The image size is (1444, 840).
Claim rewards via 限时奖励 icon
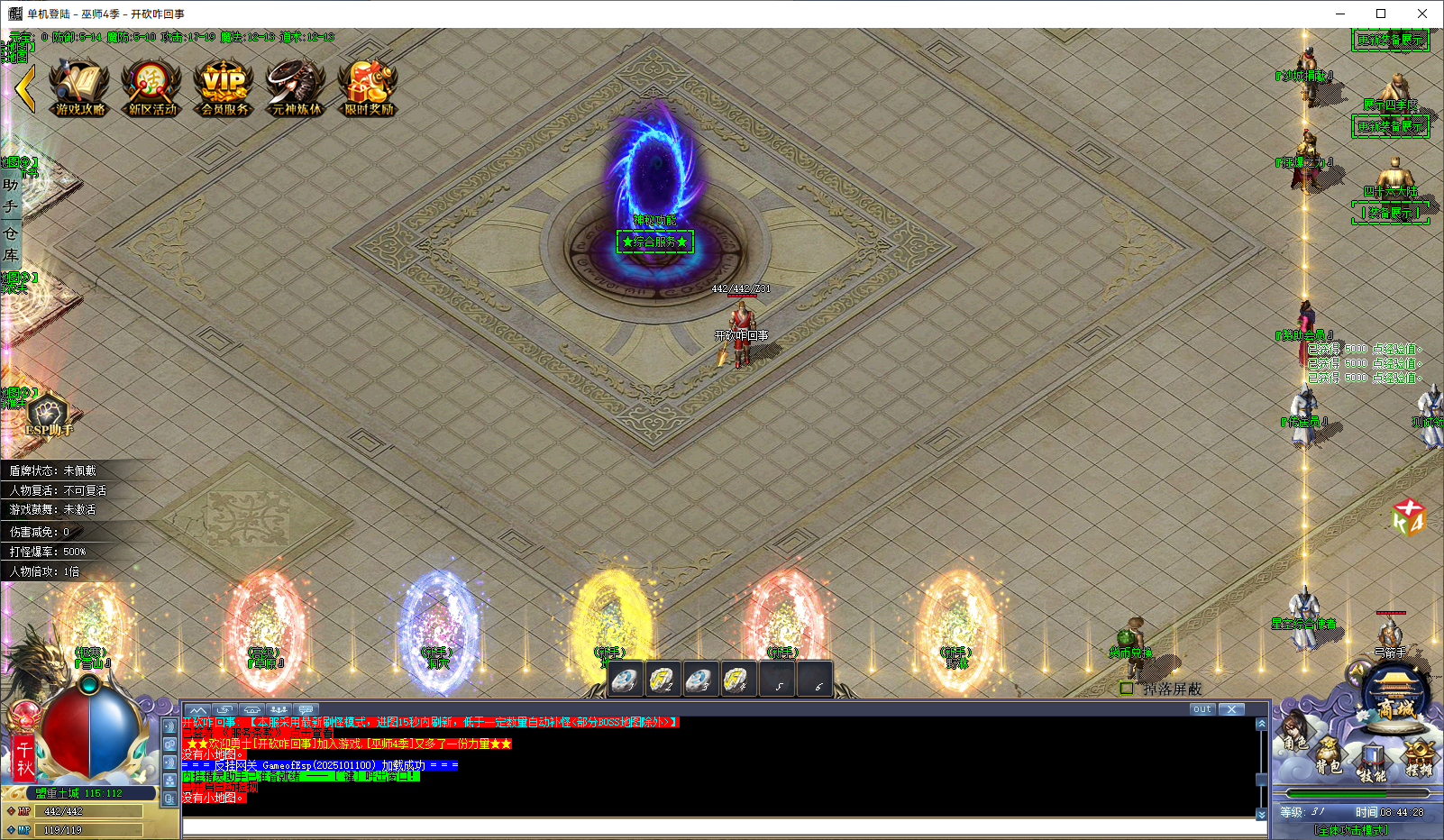pyautogui.click(x=369, y=87)
